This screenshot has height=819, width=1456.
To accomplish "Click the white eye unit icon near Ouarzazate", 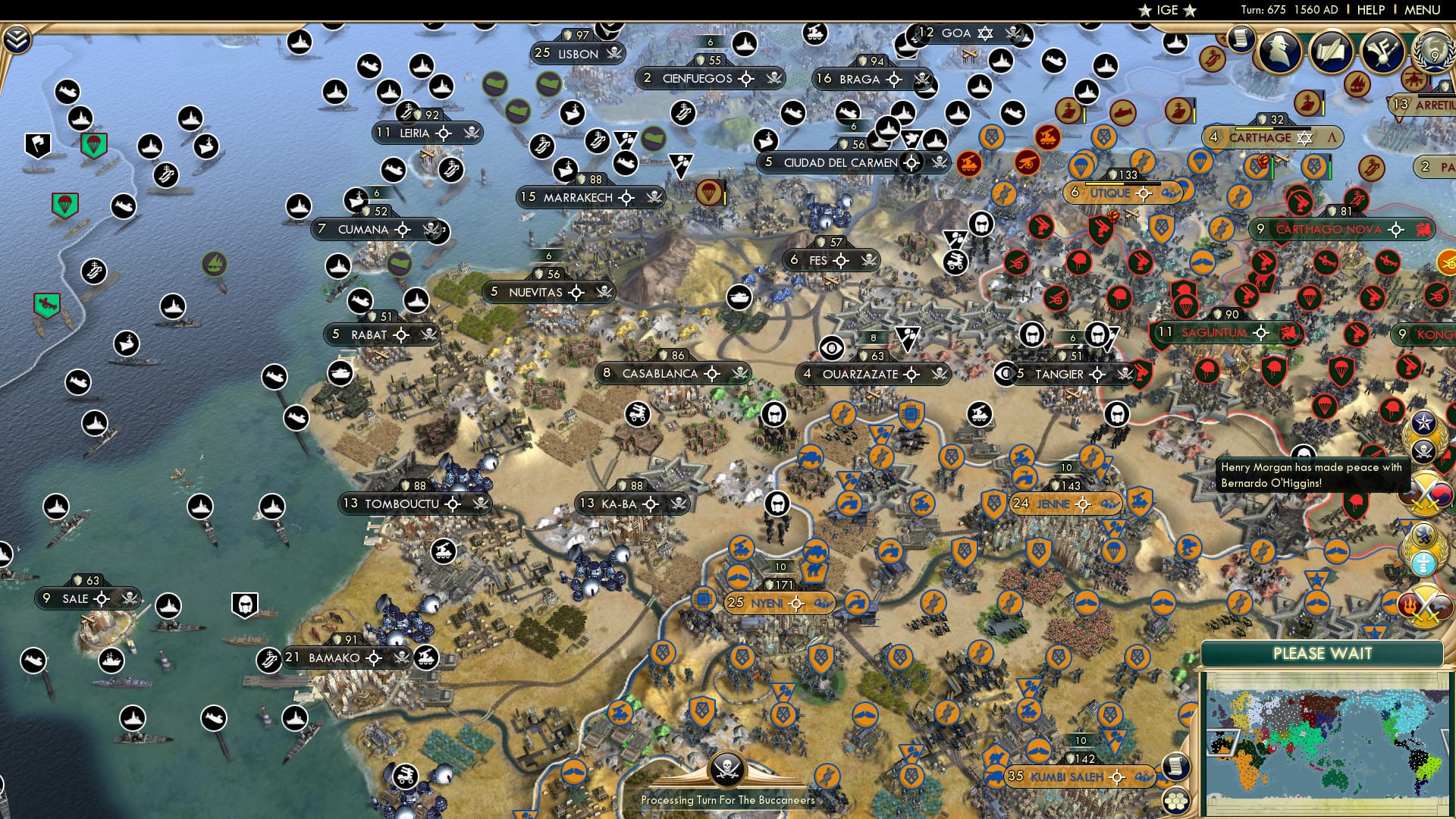I will coord(831,349).
